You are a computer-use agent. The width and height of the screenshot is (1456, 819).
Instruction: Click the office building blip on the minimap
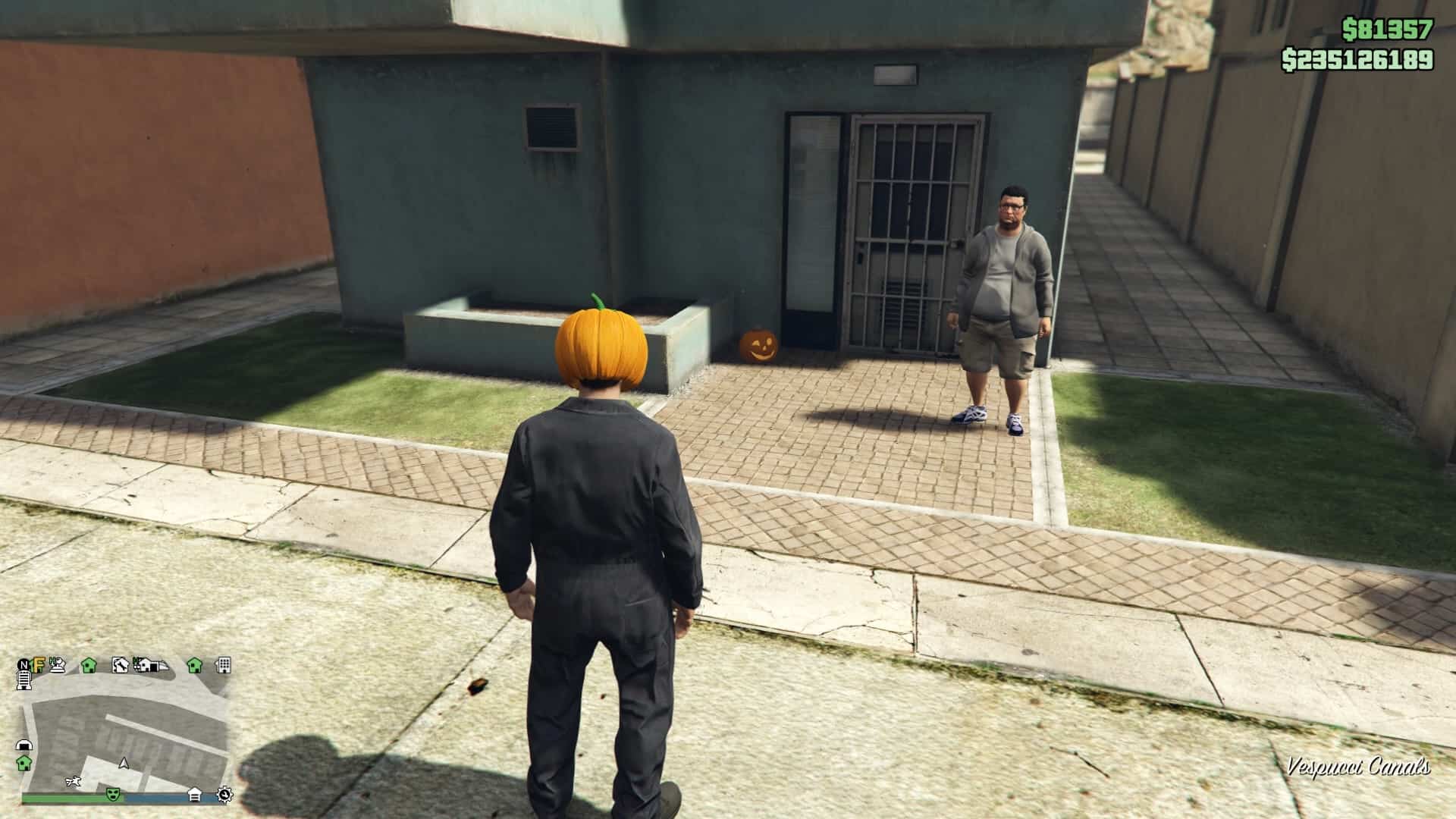coord(223,666)
